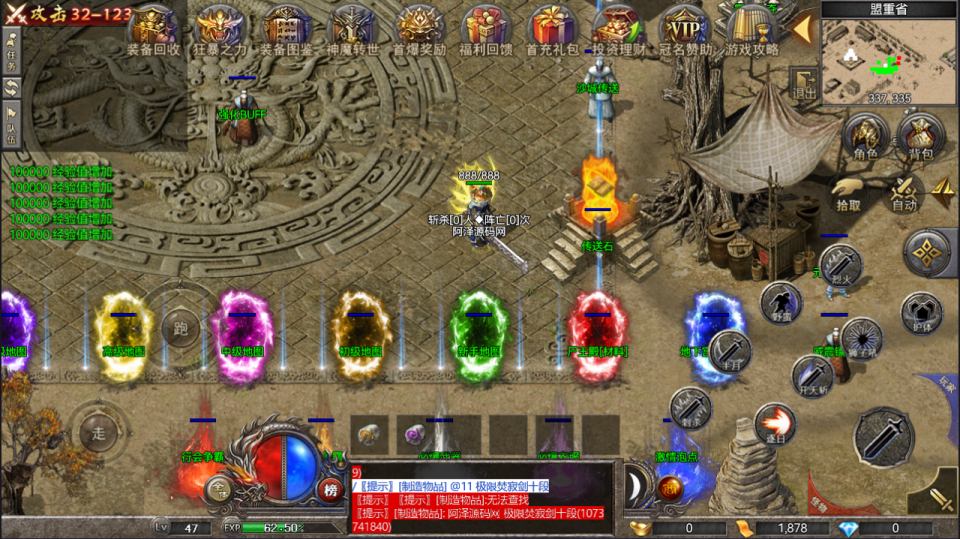This screenshot has width=960, height=539.
Task: Collapse the top menu with the orange arrow
Action: click(801, 29)
